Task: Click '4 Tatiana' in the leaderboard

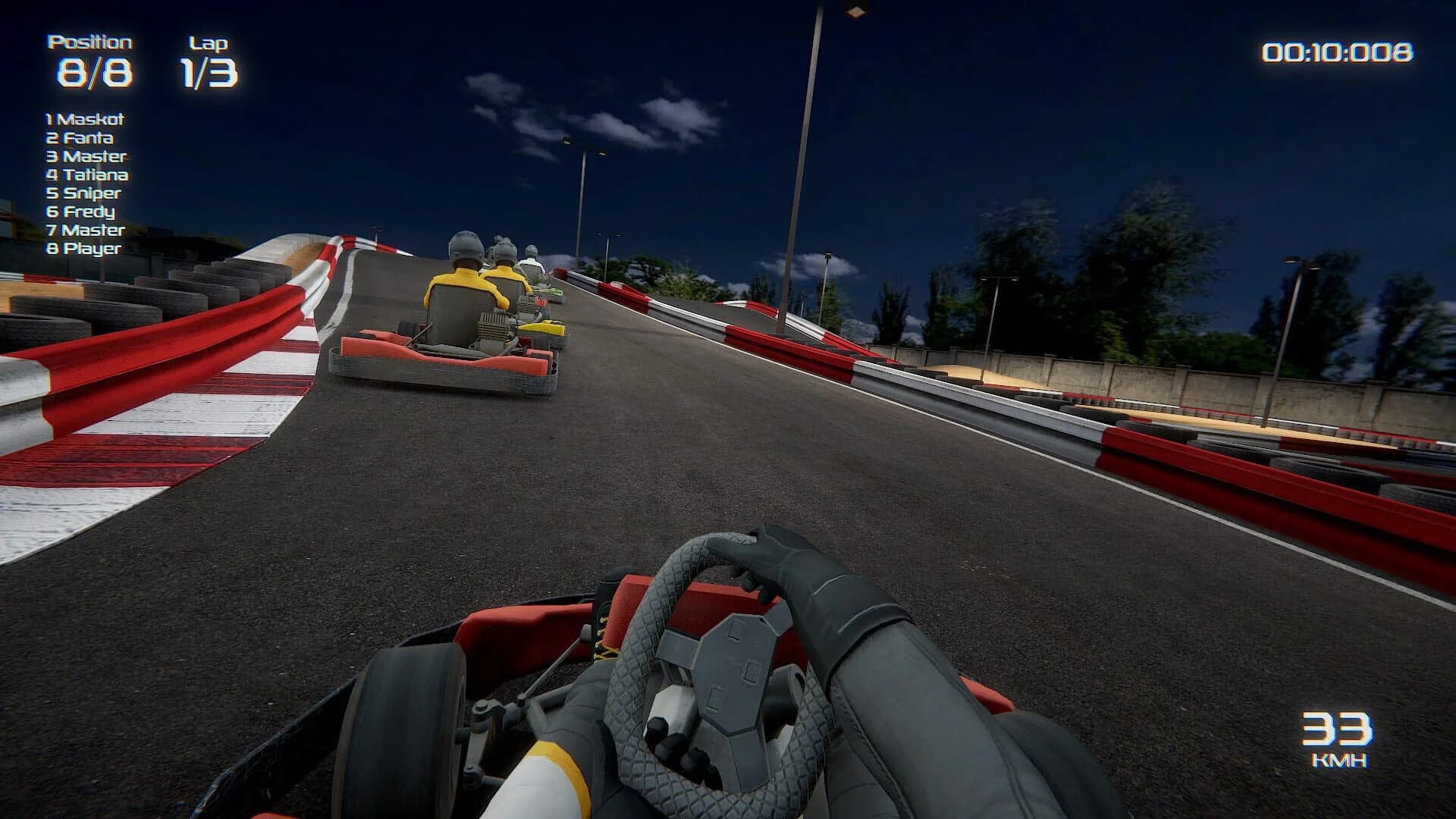Action: (87, 174)
